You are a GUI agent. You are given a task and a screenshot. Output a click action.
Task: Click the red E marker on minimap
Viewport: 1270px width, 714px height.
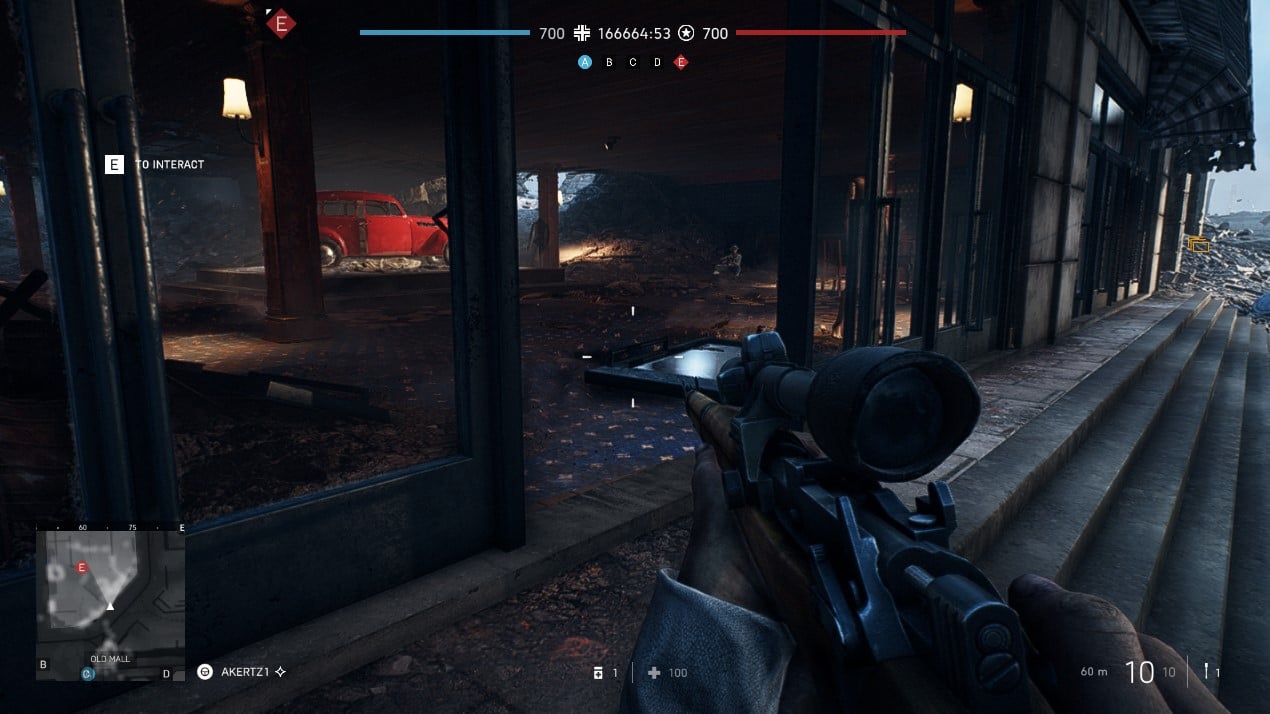click(x=82, y=568)
